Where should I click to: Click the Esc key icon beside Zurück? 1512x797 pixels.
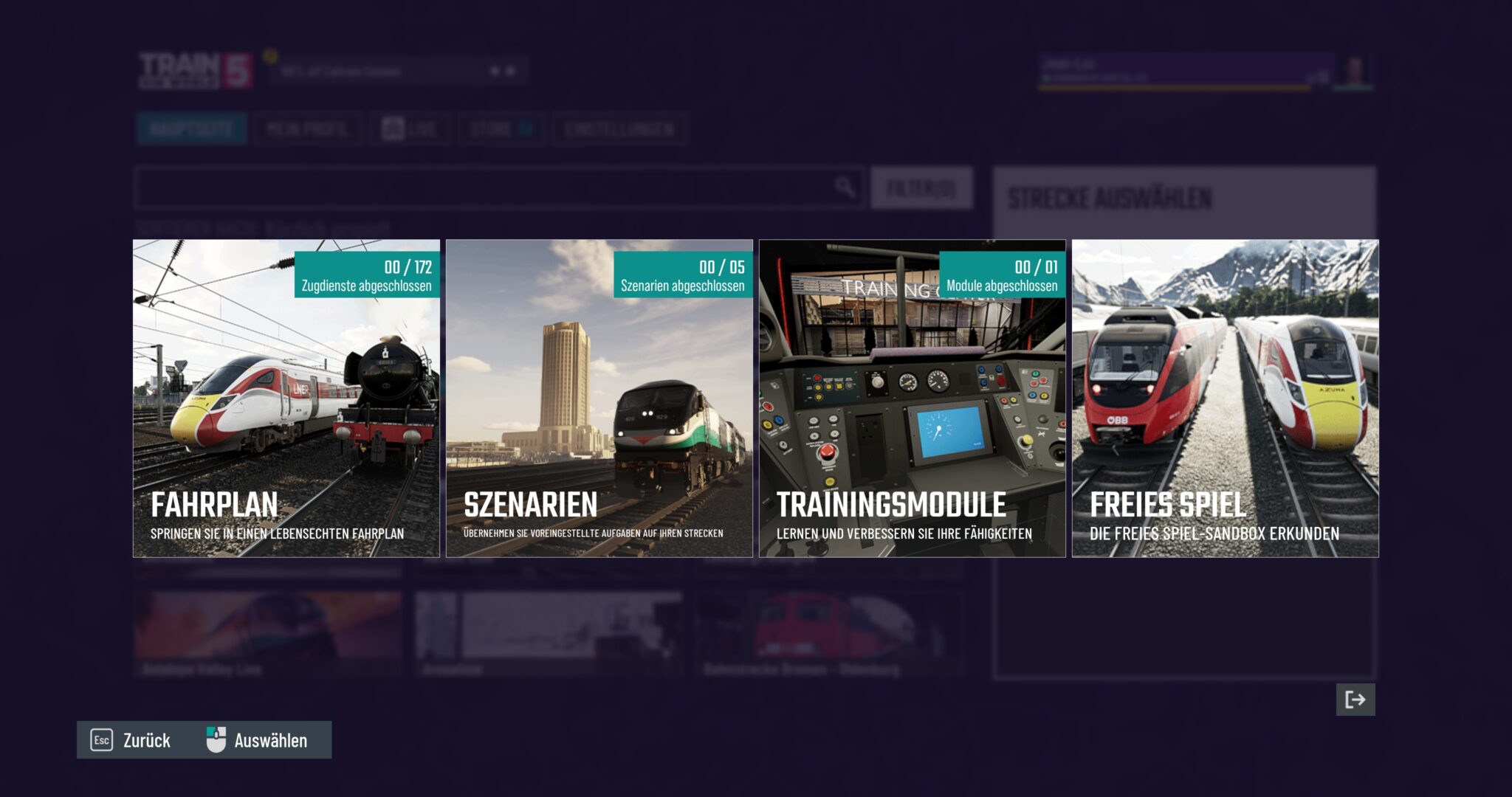(100, 740)
